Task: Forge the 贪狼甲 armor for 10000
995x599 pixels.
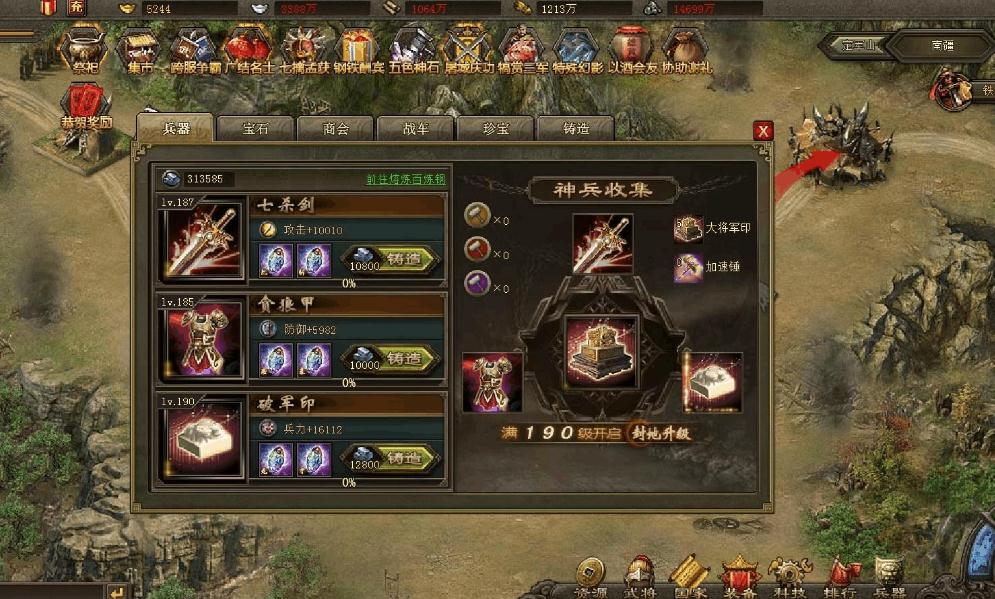Action: (x=392, y=358)
